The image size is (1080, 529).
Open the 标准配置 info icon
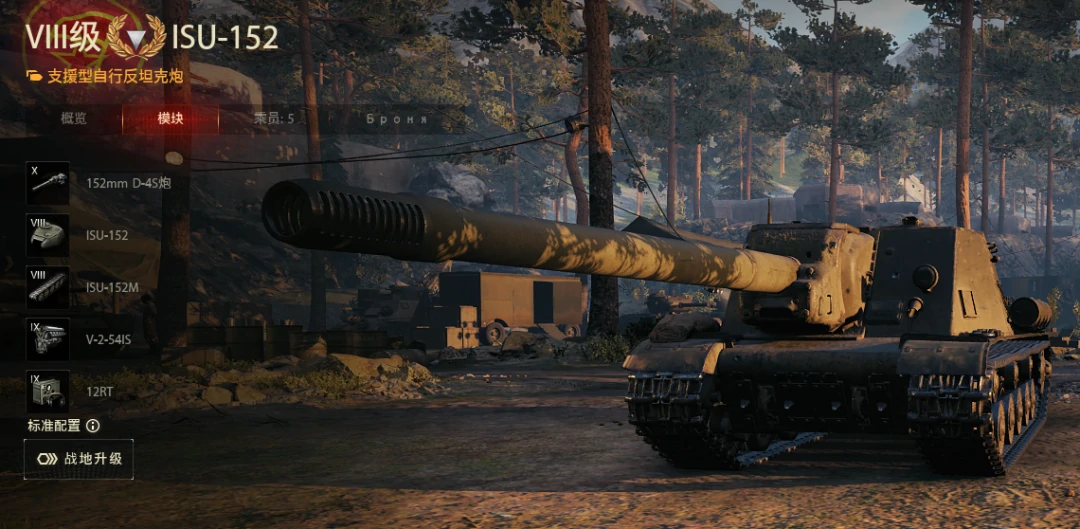coord(93,426)
